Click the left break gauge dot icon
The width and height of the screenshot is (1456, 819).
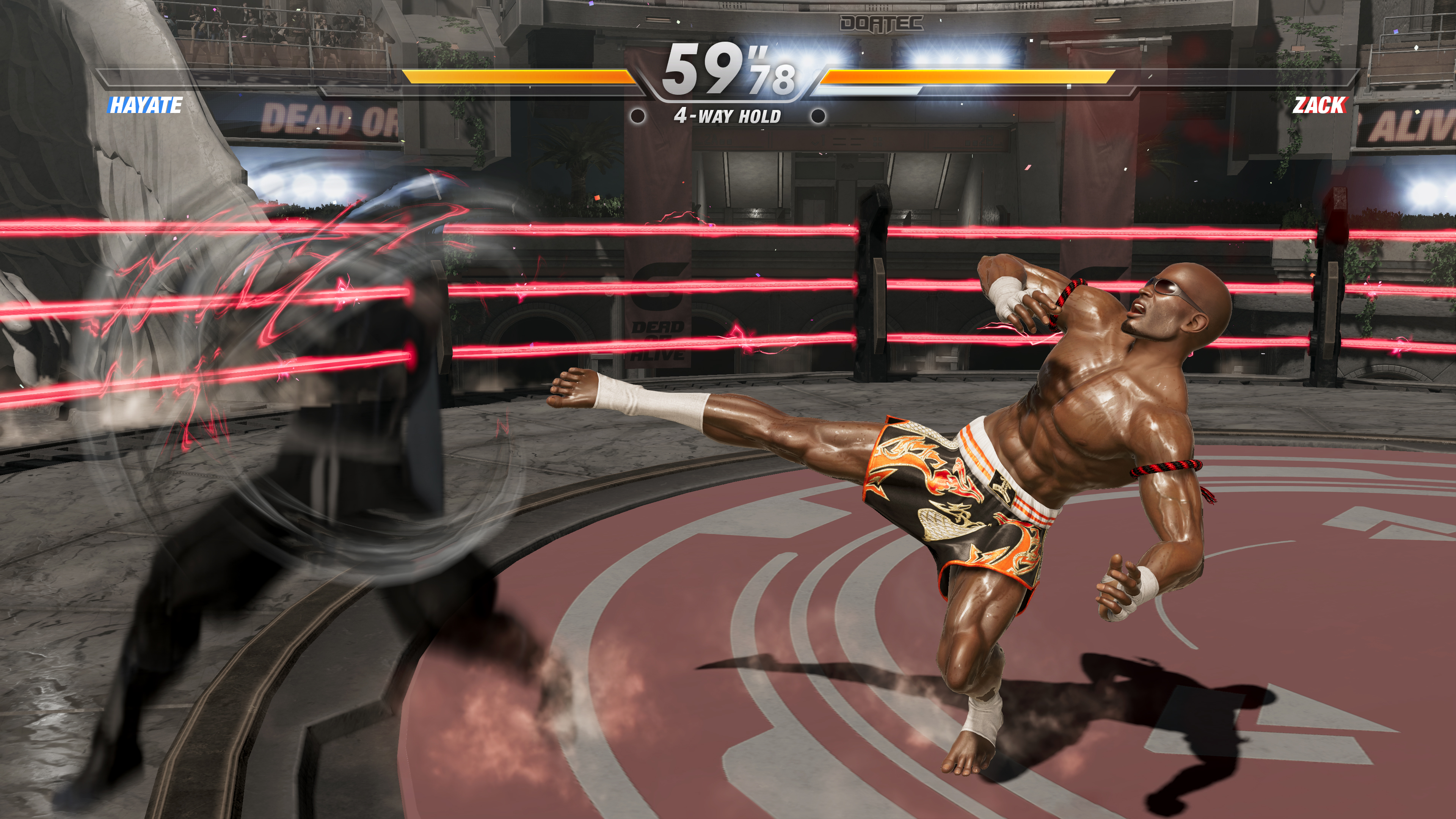coord(639,117)
